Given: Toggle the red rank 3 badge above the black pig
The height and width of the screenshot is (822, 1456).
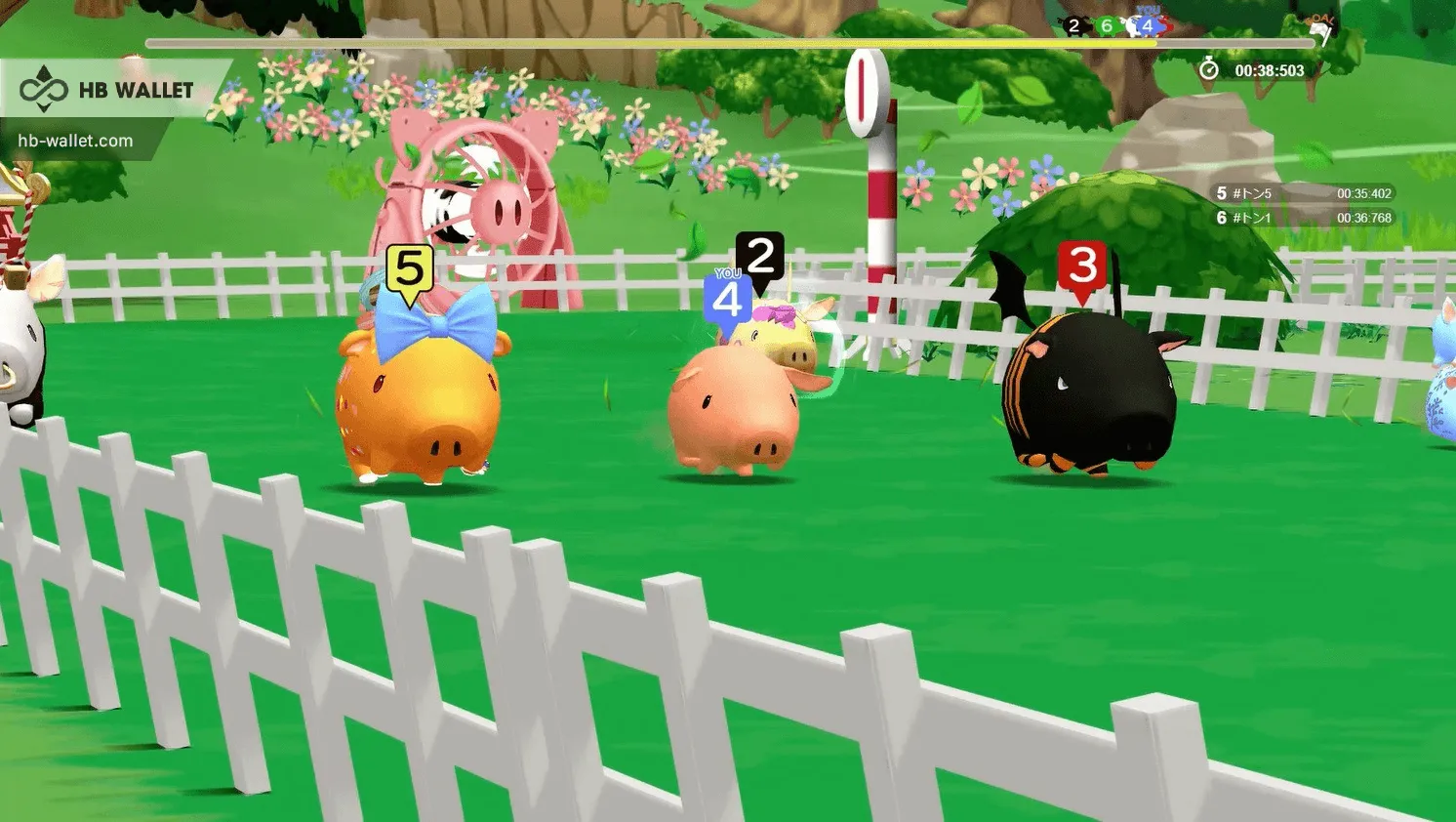Looking at the screenshot, I should (x=1083, y=266).
